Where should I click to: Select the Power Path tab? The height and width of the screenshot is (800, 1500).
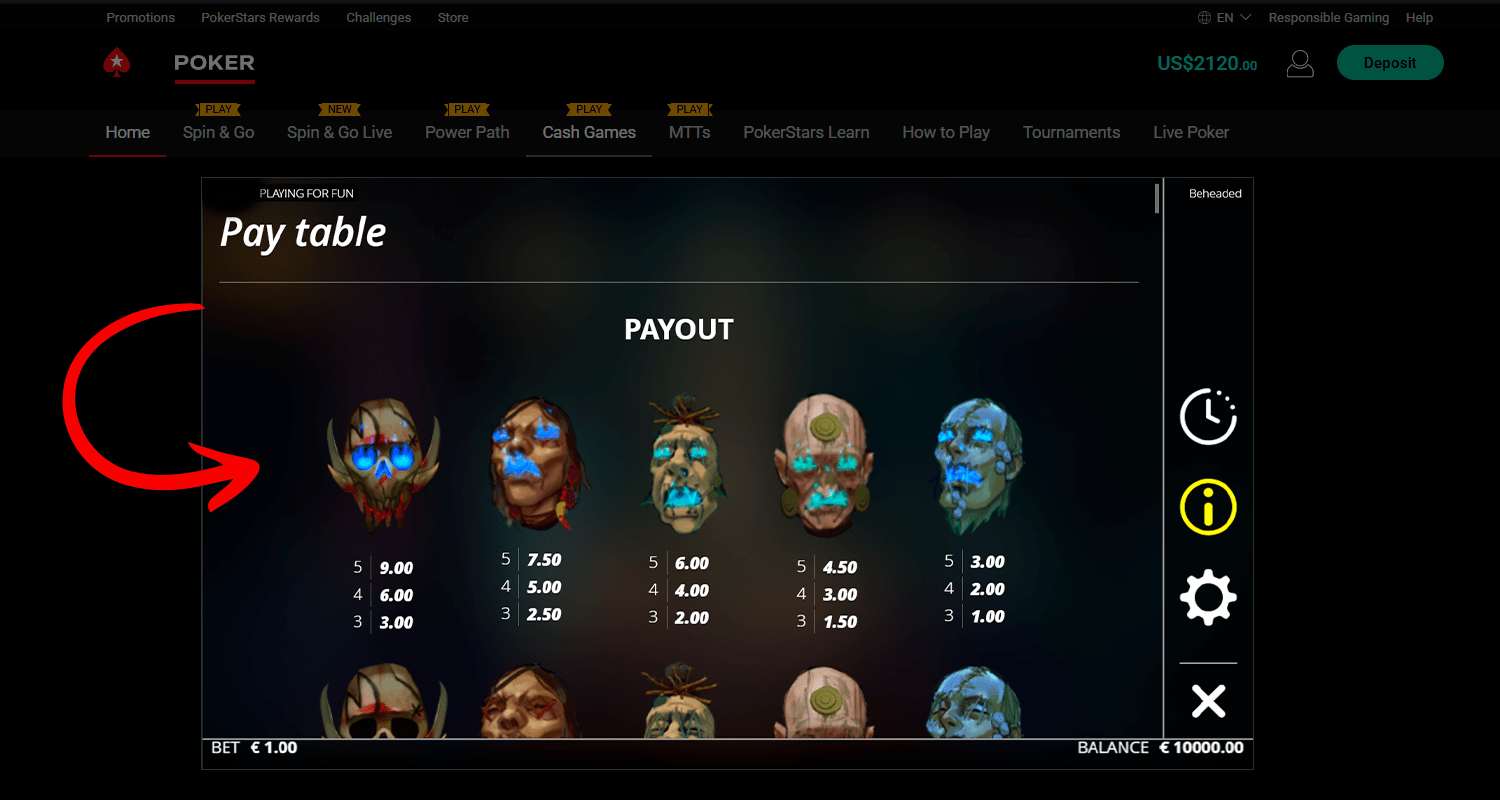467,132
